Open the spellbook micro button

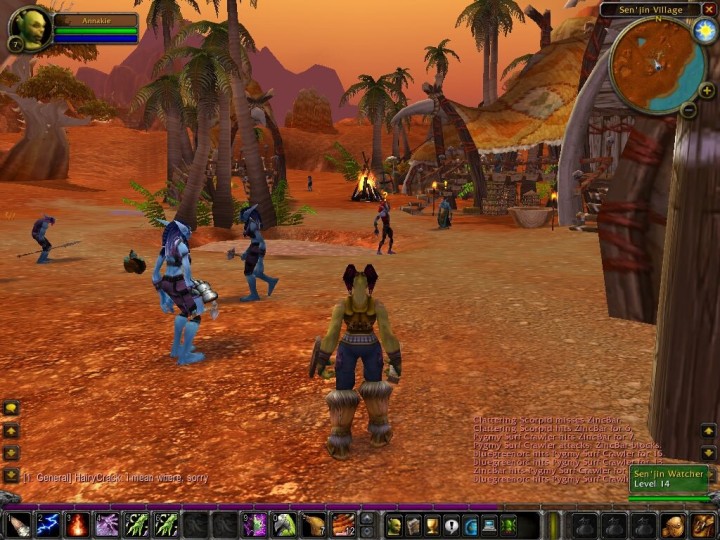(x=413, y=524)
